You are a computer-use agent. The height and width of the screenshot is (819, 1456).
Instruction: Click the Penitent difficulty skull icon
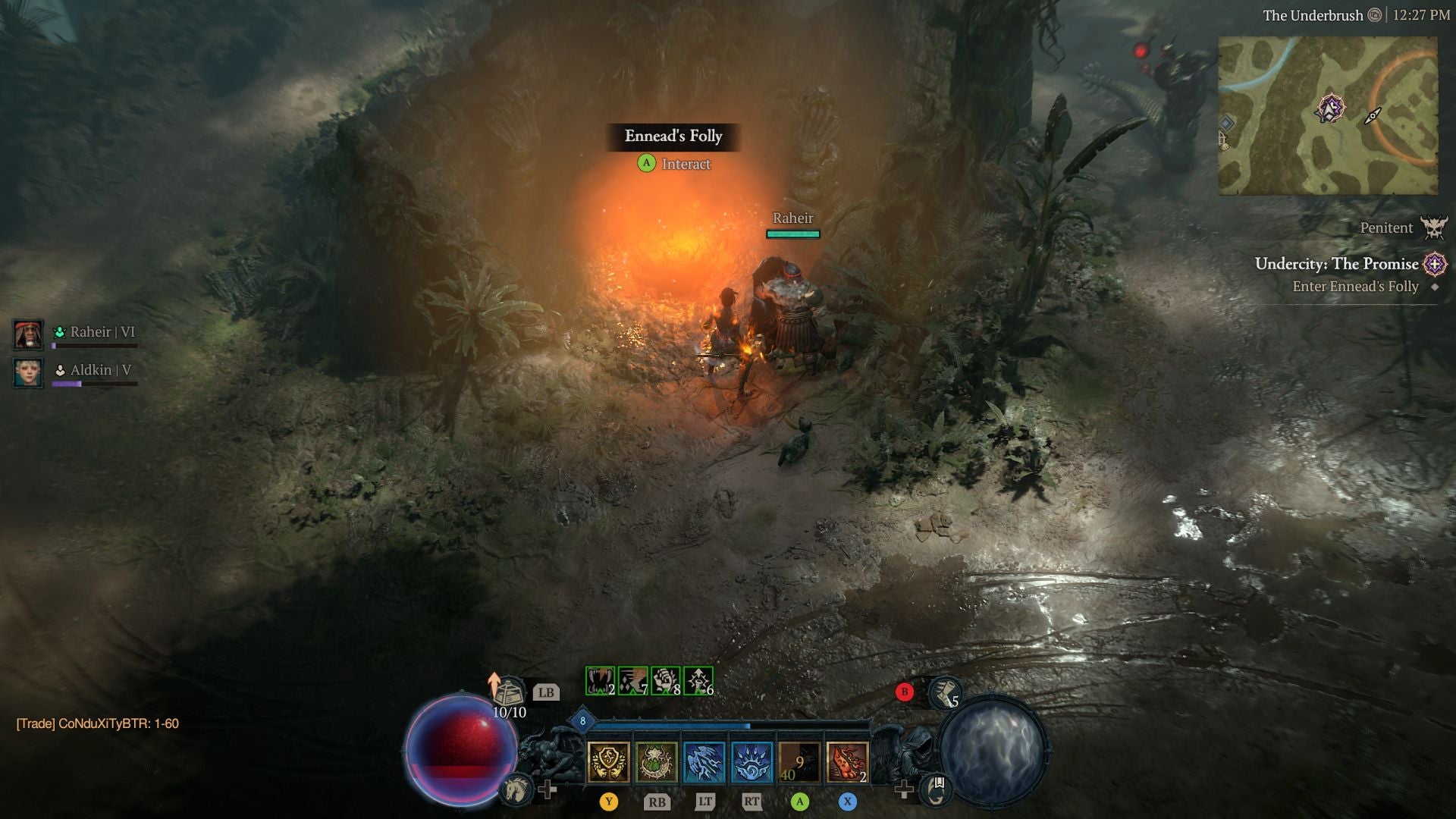pyautogui.click(x=1436, y=227)
